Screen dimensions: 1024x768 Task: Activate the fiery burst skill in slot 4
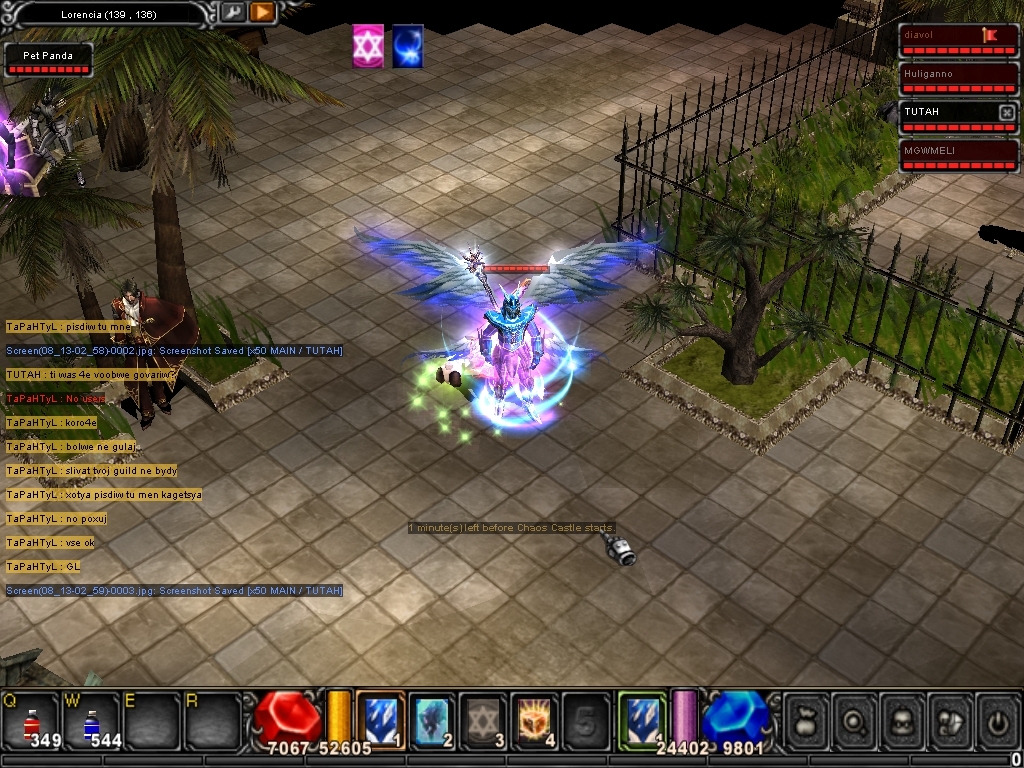coord(535,718)
